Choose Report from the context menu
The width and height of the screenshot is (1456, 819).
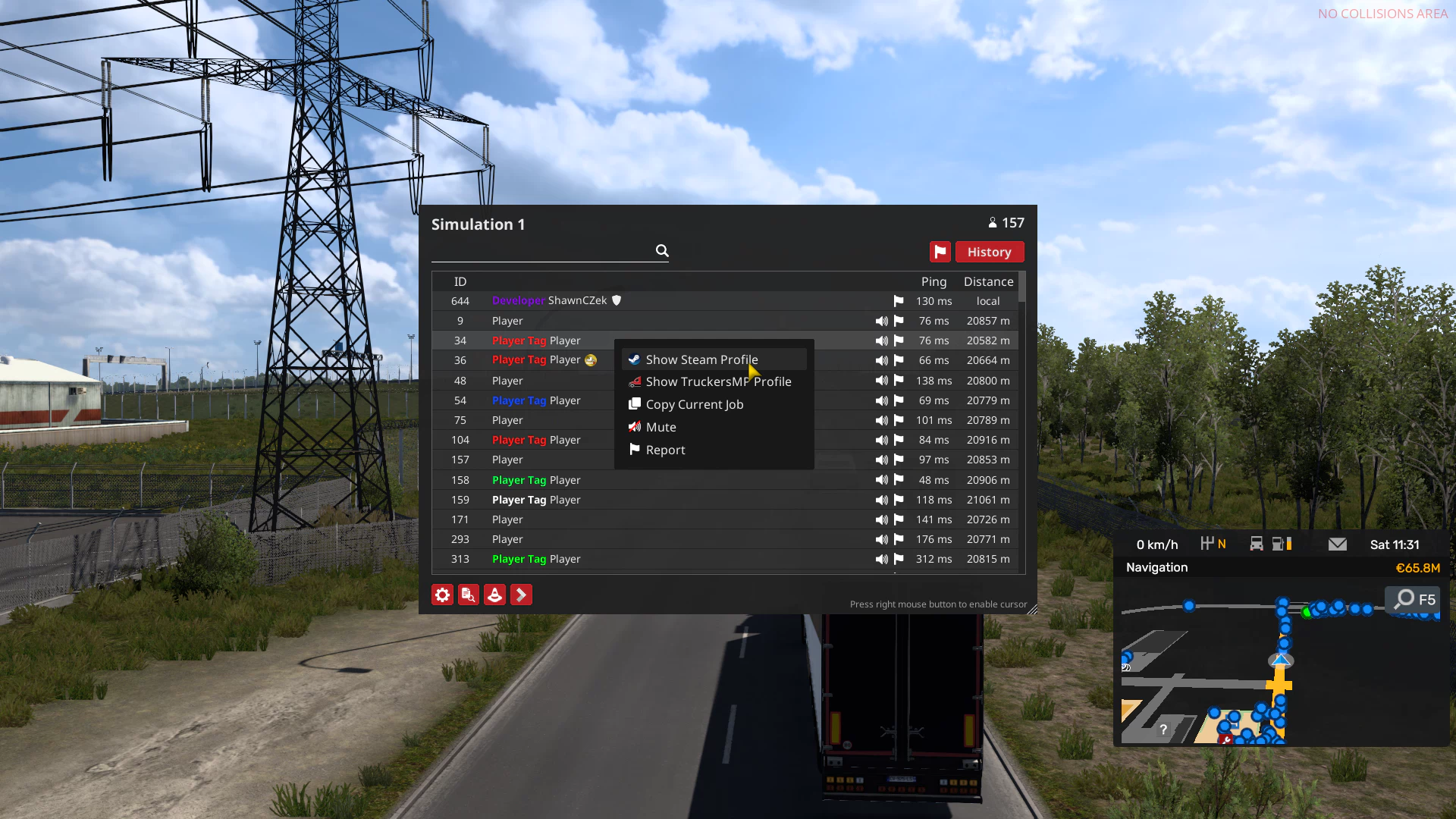[665, 450]
